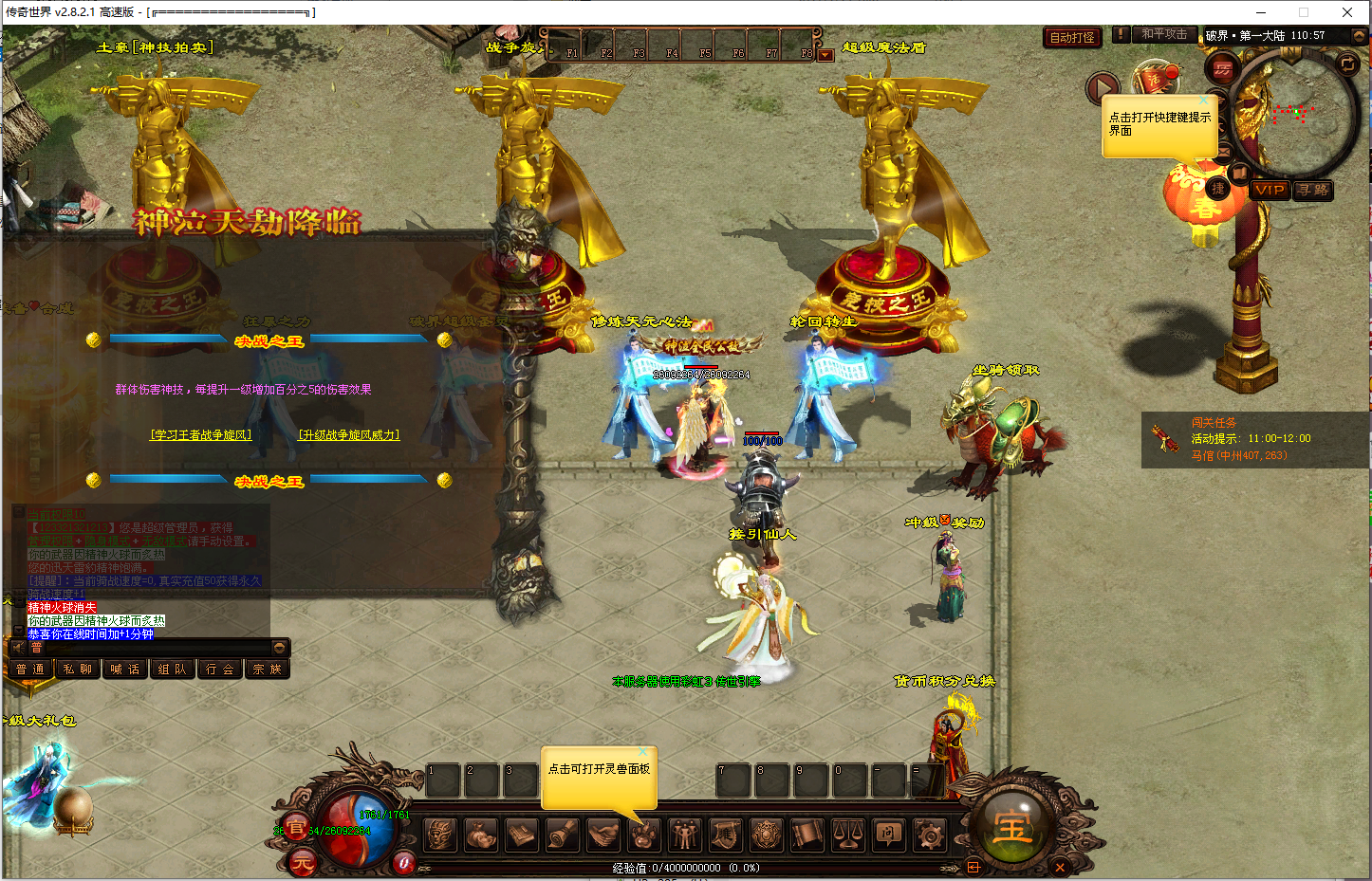
Task: Close the game window
Action: (x=1346, y=12)
